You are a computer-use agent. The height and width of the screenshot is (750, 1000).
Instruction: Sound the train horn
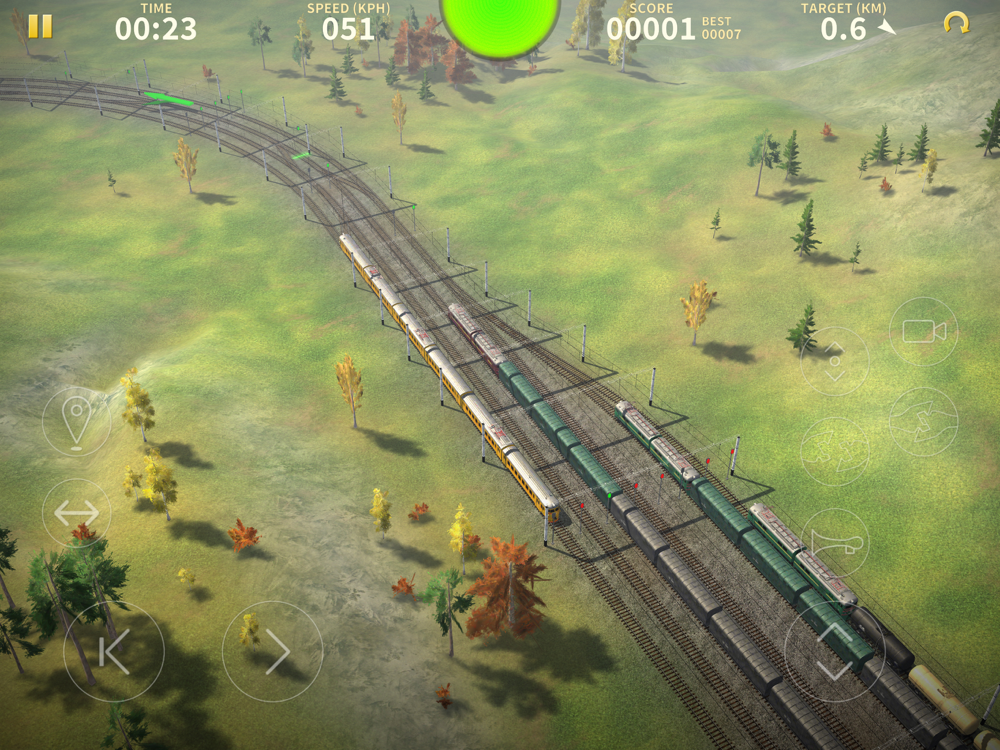click(834, 543)
